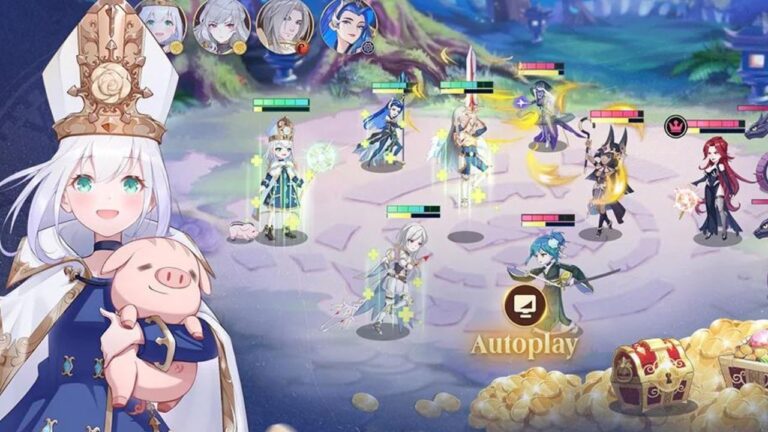
Task: Toggle the Autoplay button
Action: tap(524, 307)
